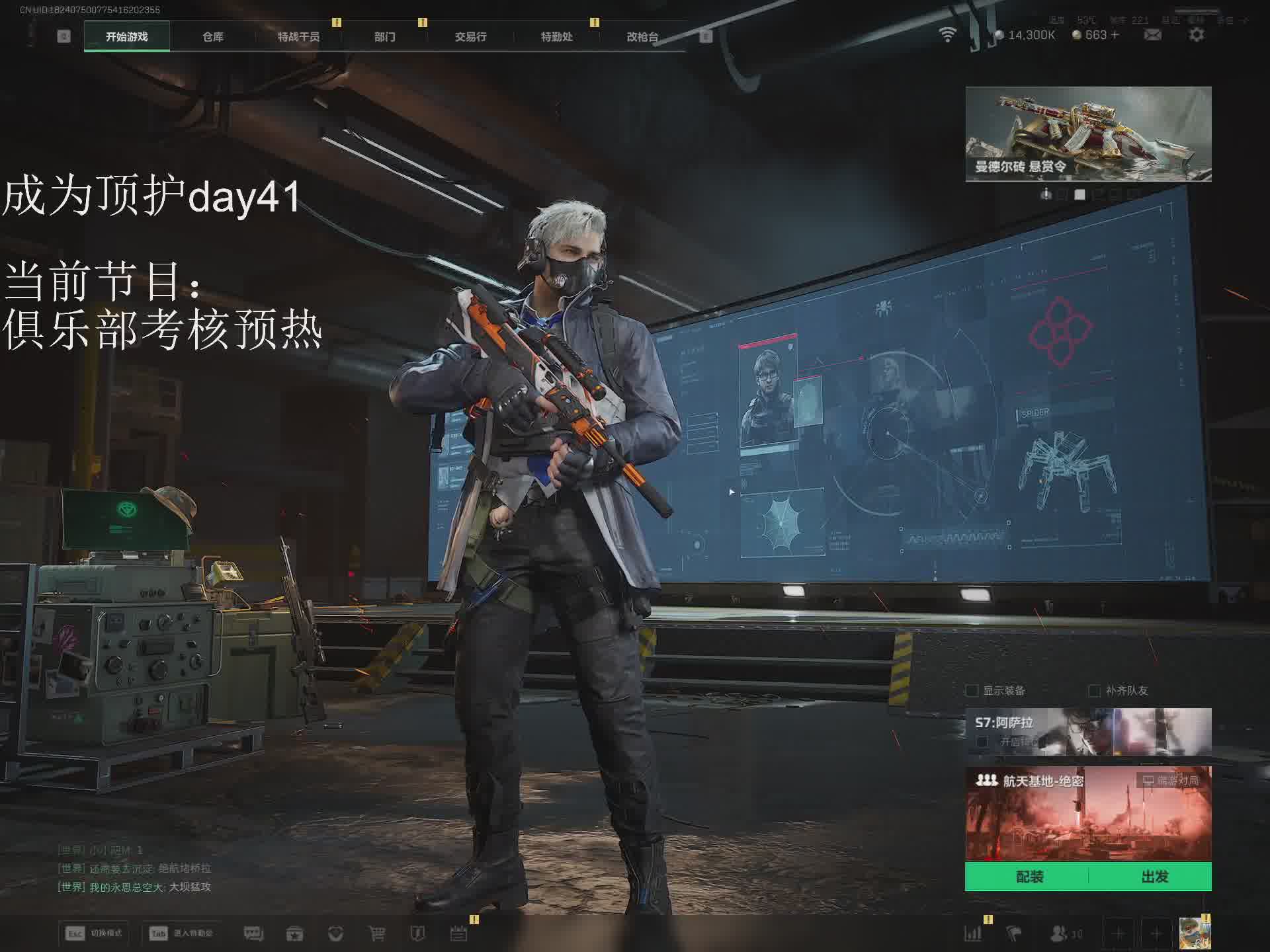Switch to the 仓库 warehouse tab
This screenshot has width=1270, height=952.
tap(213, 37)
